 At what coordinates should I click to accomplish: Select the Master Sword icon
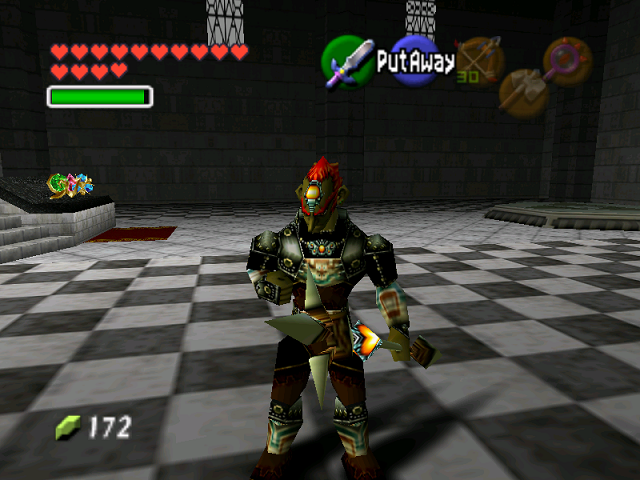tap(346, 61)
